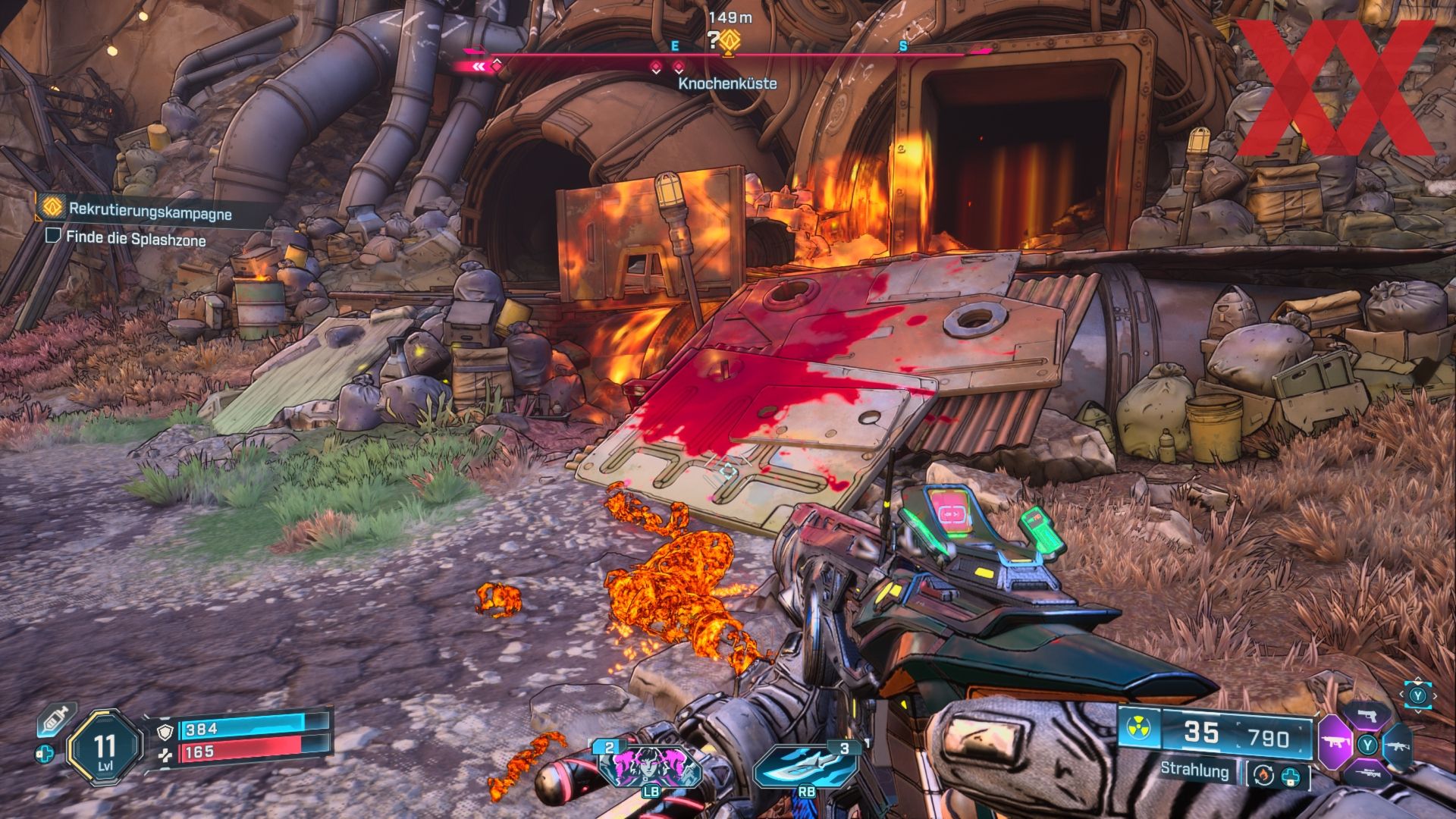This screenshot has width=1456, height=819.
Task: Use the blue blade ability icon
Action: pos(805,767)
